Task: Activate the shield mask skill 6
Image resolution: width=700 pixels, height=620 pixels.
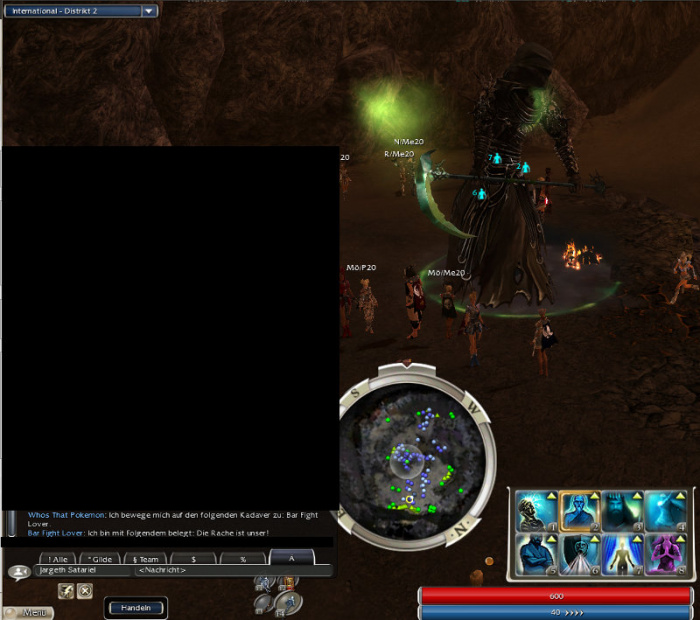Action: pyautogui.click(x=579, y=555)
